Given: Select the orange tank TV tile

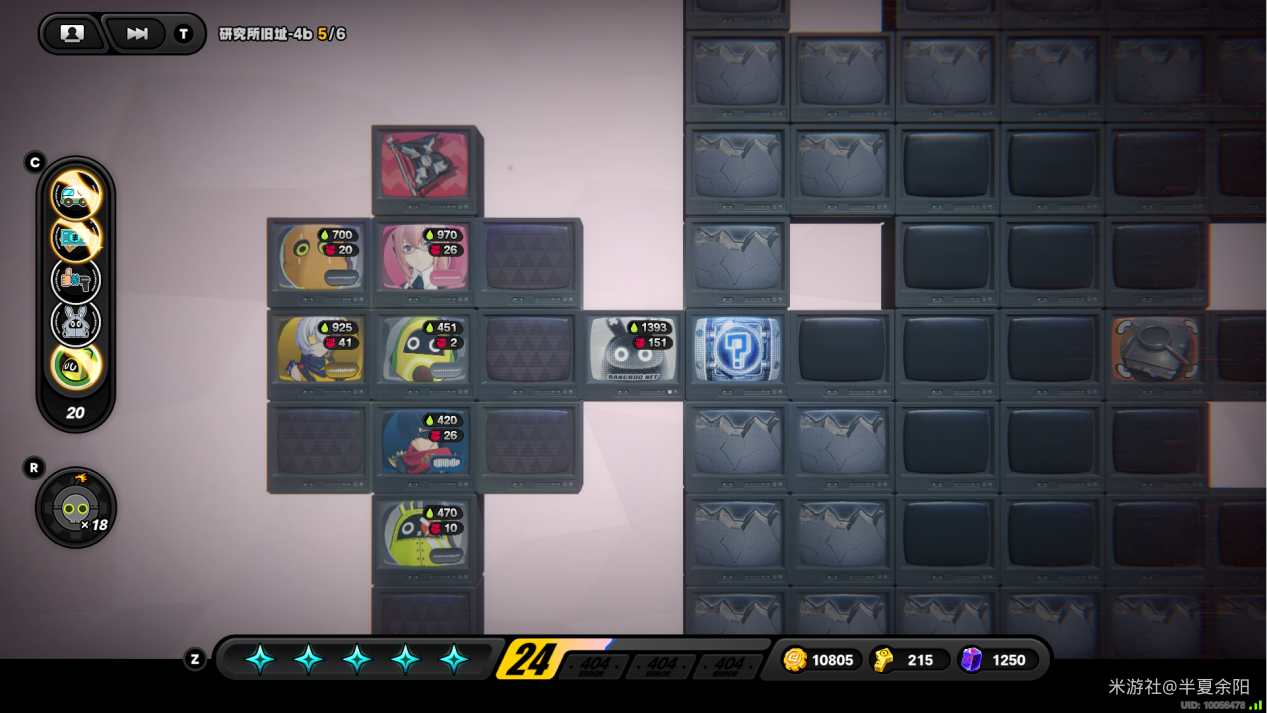Looking at the screenshot, I should 1155,350.
